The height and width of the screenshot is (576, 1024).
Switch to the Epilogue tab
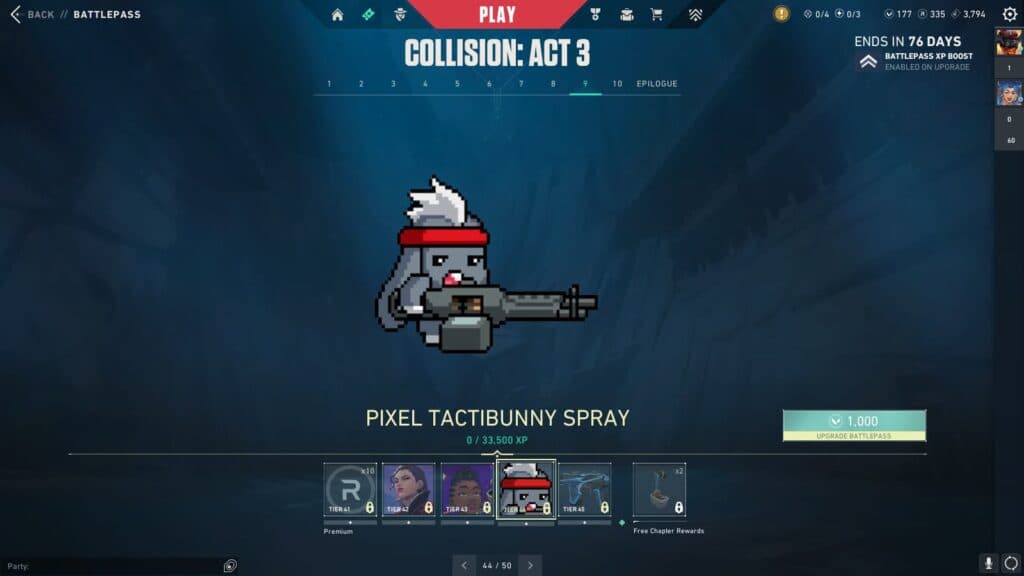click(x=657, y=84)
